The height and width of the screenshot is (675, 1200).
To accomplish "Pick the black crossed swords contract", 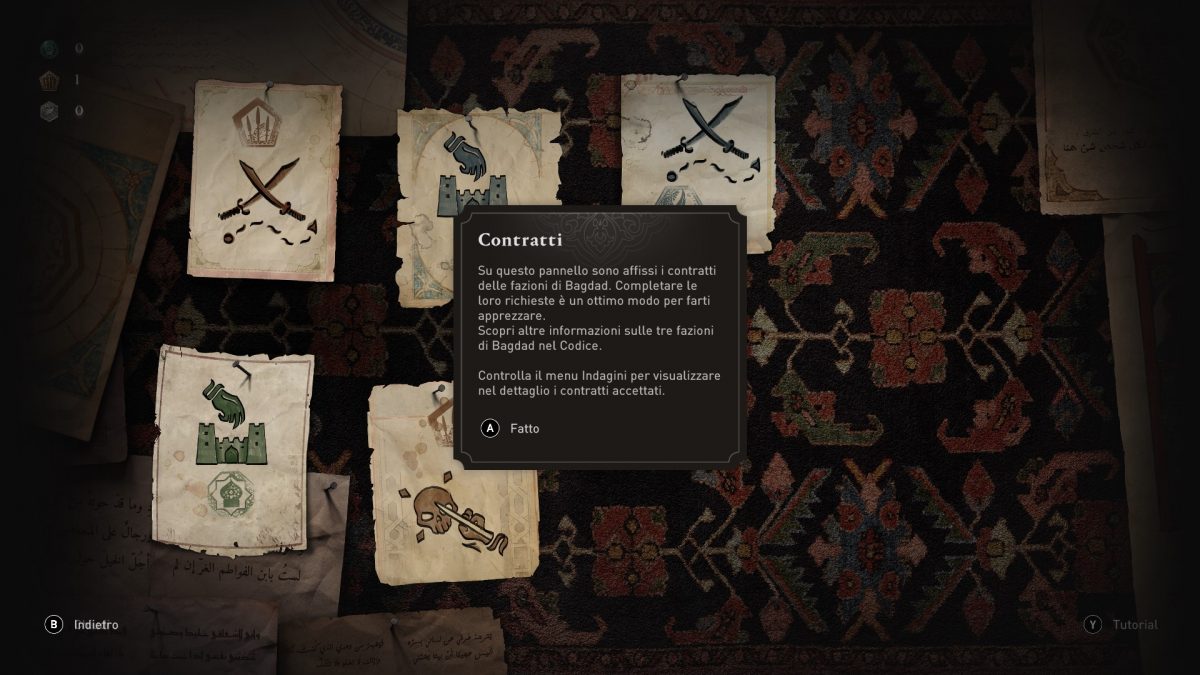I will (x=700, y=140).
